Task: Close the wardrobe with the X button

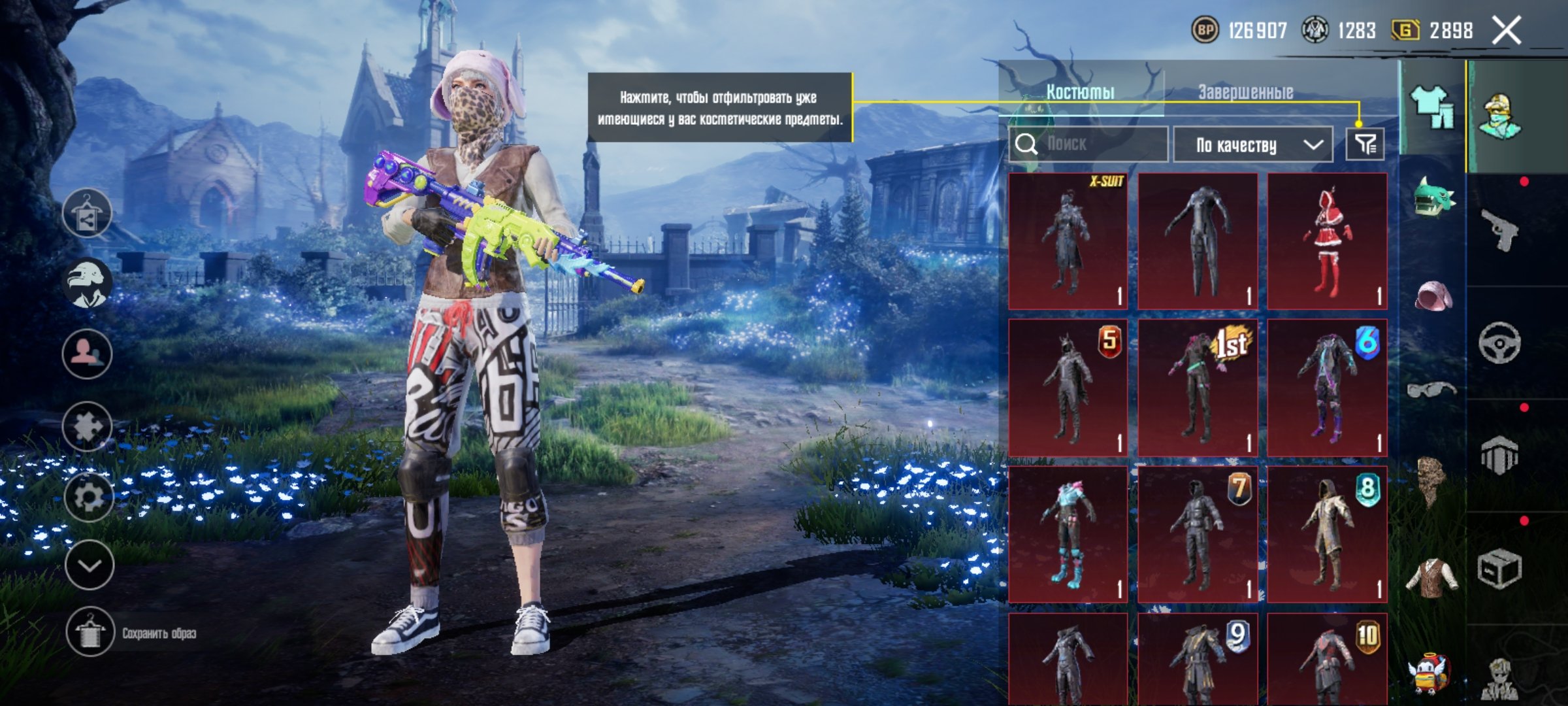Action: click(1507, 31)
